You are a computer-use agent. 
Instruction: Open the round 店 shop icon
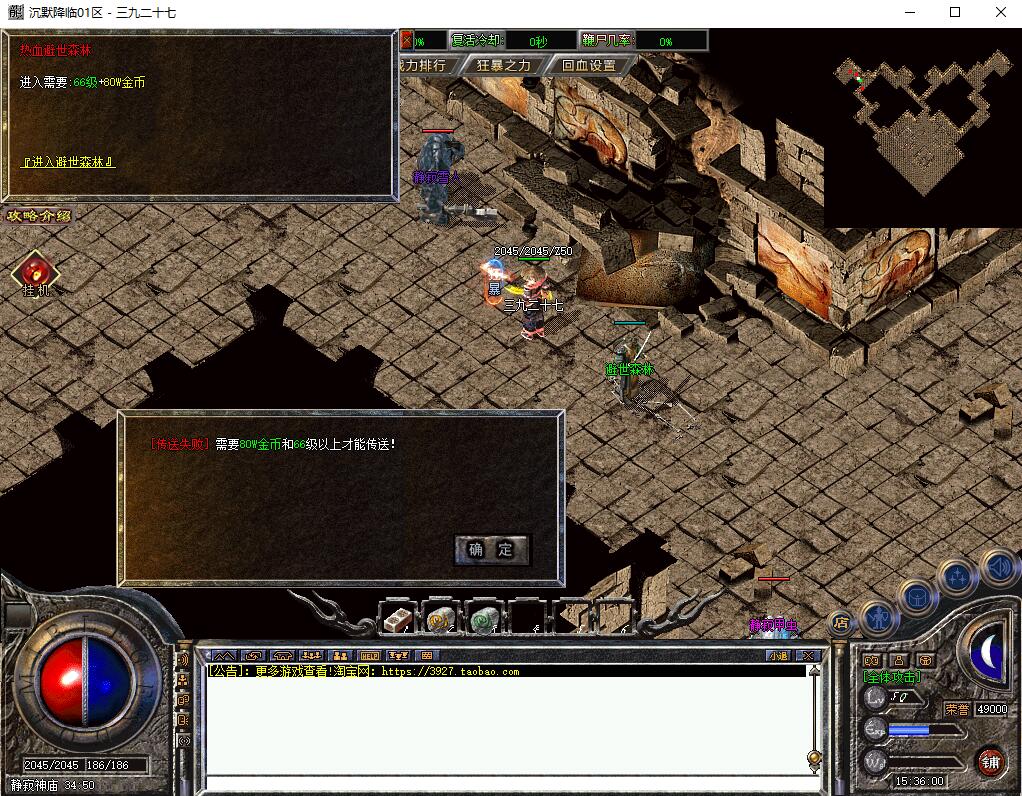coord(840,623)
